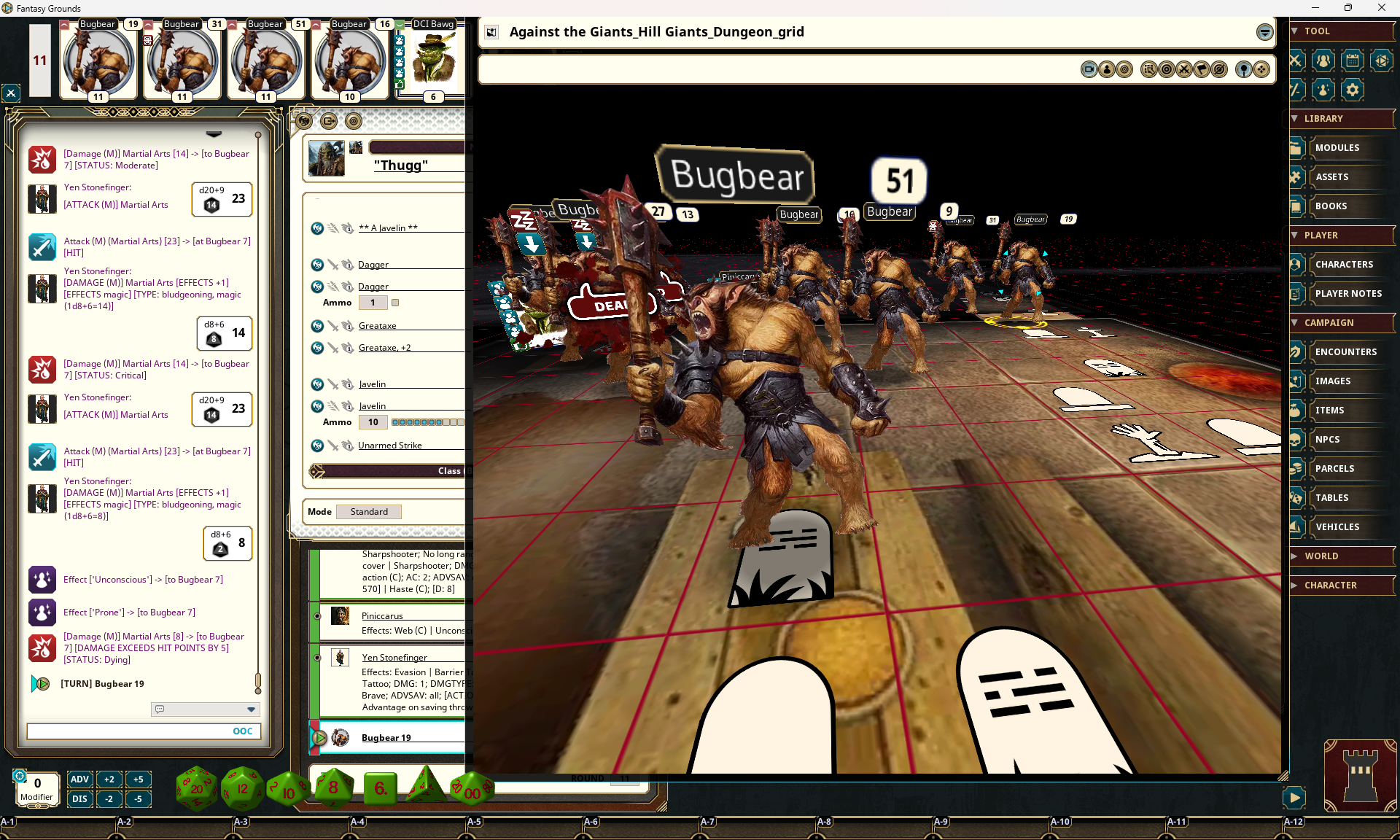Click the OOC chat button
Viewport: 1400px width, 840px height.
(242, 731)
